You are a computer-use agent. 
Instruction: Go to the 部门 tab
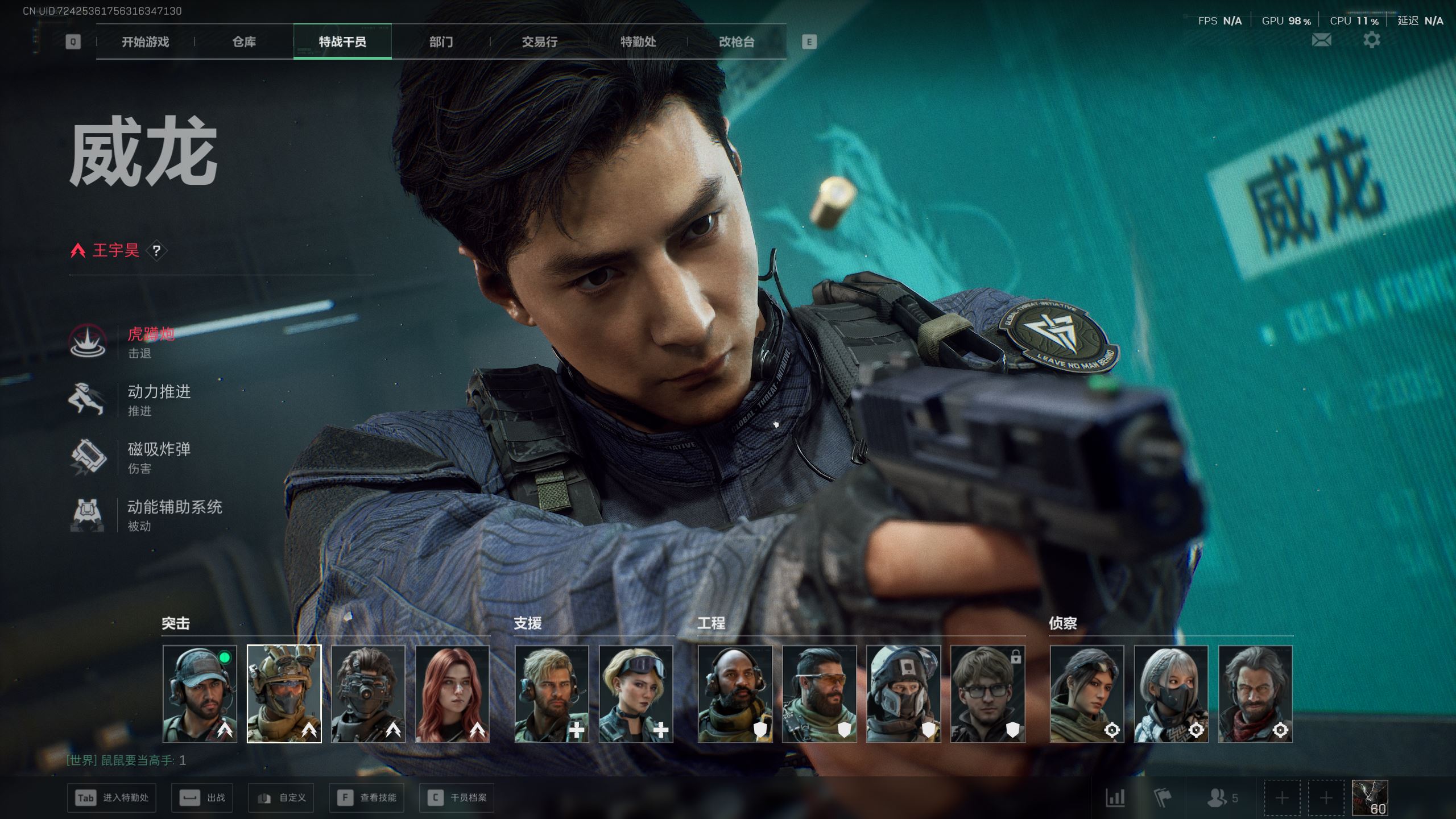click(441, 42)
